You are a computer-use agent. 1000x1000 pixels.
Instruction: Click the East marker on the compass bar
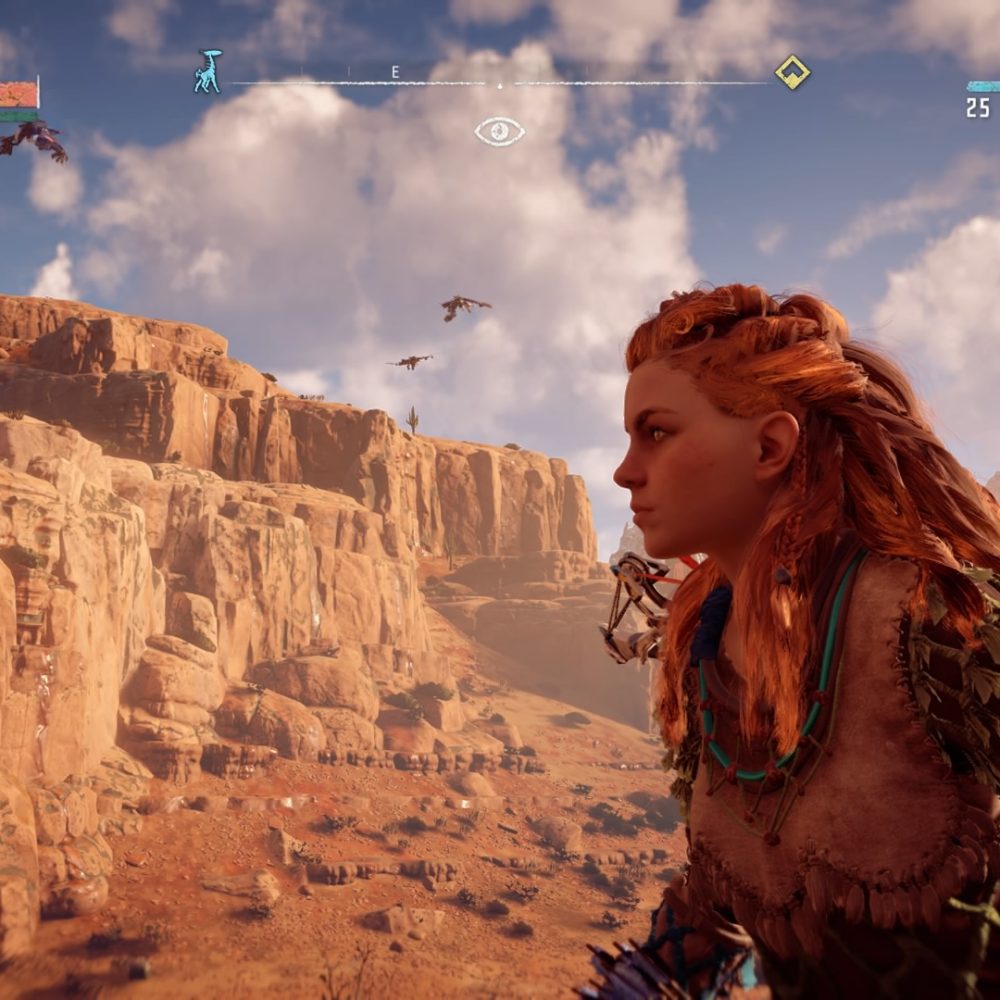(395, 72)
